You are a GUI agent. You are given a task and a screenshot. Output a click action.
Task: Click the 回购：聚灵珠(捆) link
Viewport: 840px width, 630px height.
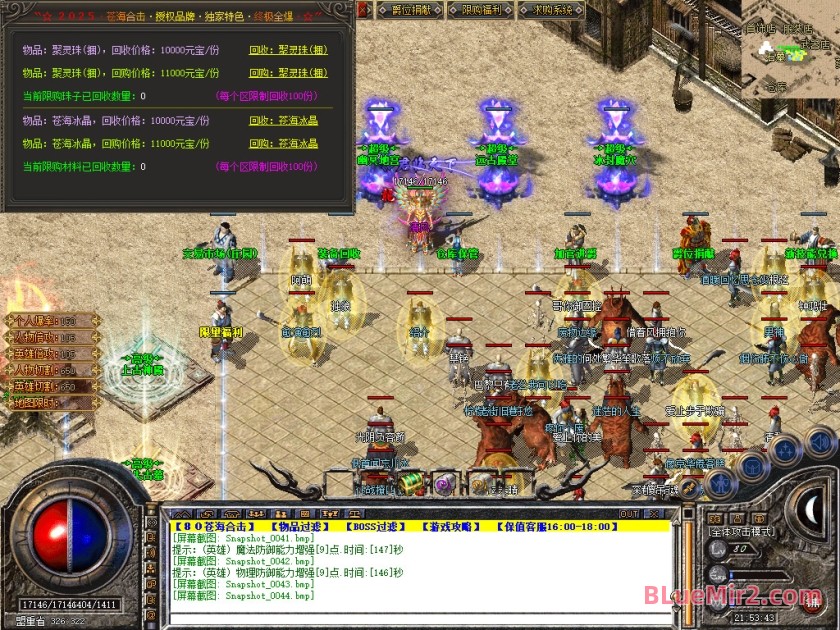[288, 73]
